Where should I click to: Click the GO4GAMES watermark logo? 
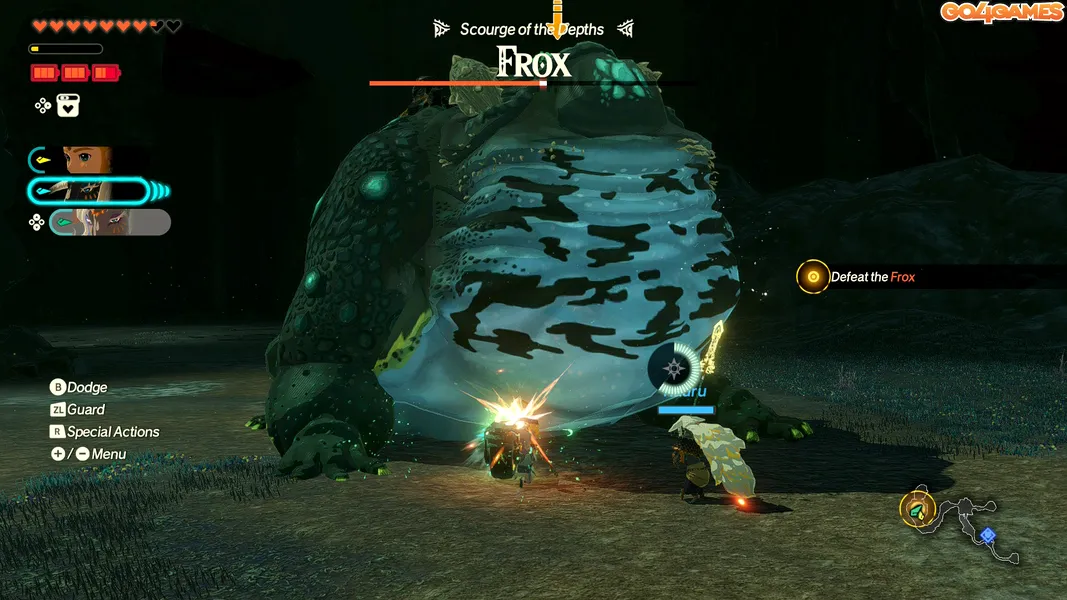[1001, 12]
